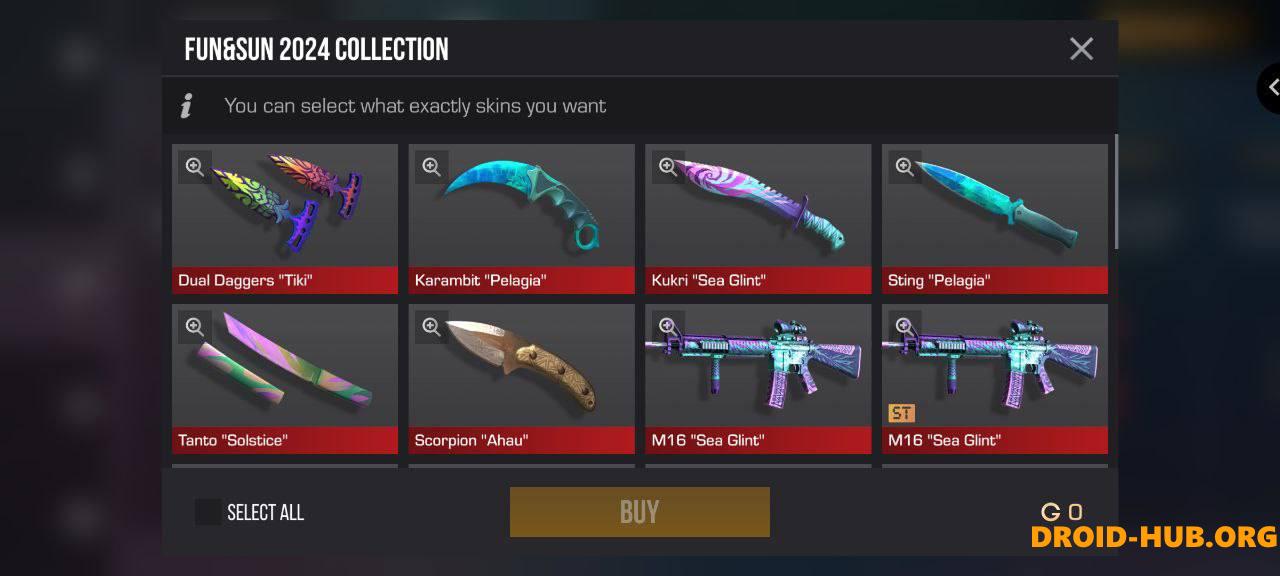
Task: Click the magnifier on Sting "Pelagia"
Action: [904, 167]
